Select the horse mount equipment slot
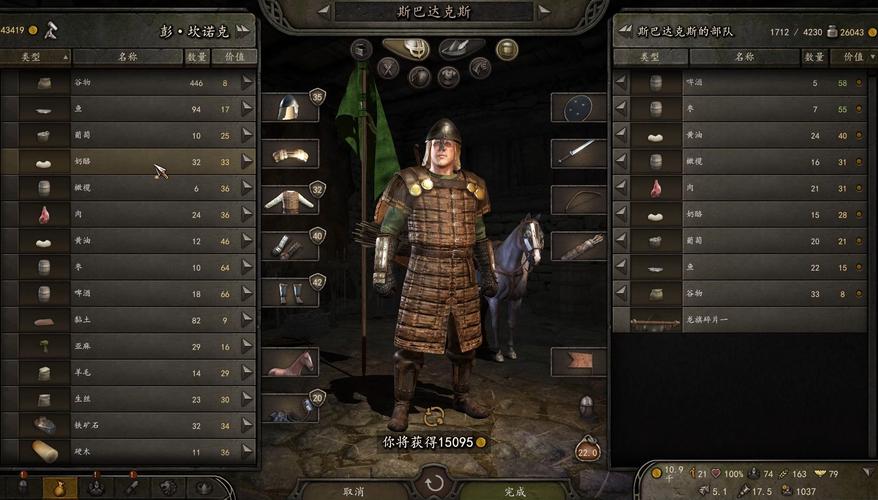The height and width of the screenshot is (500, 878). 290,363
